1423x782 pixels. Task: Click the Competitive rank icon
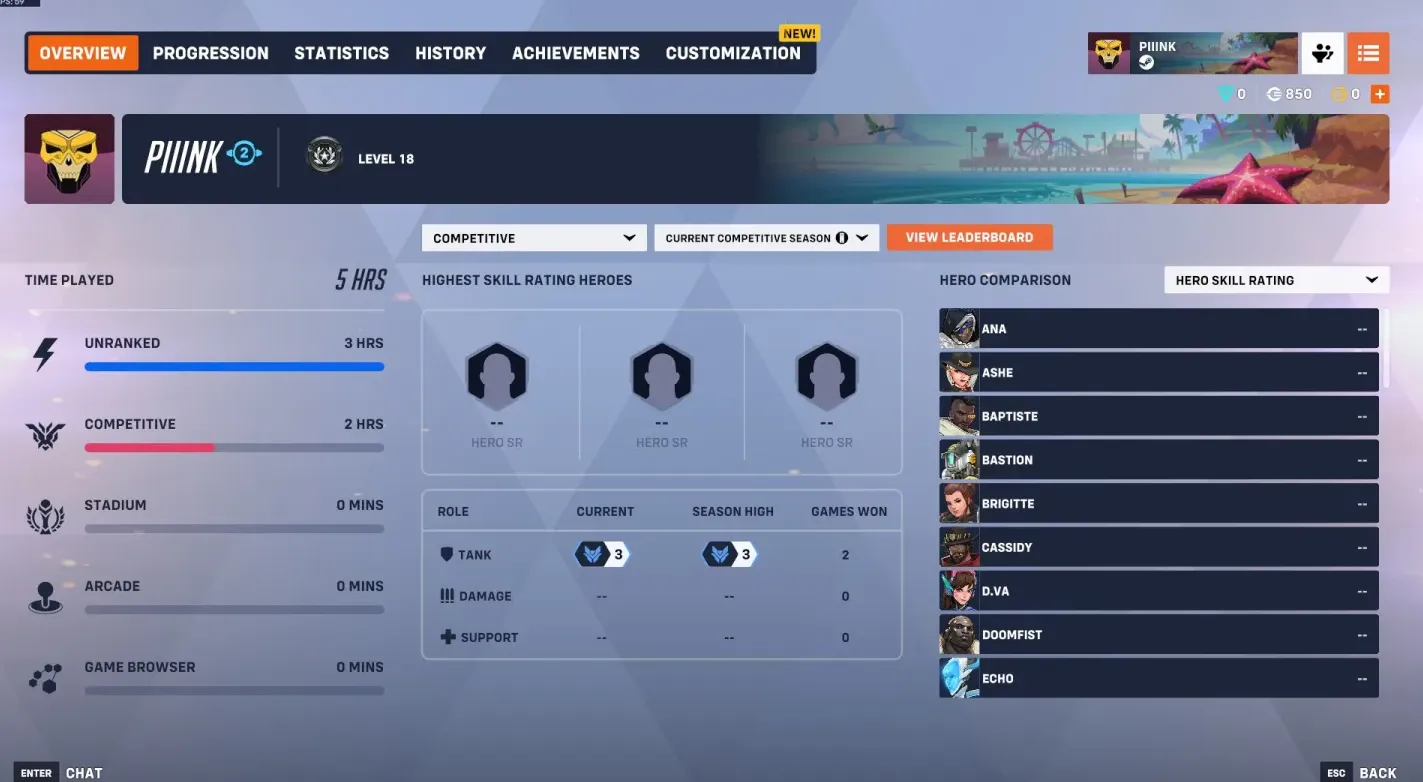[x=45, y=434]
